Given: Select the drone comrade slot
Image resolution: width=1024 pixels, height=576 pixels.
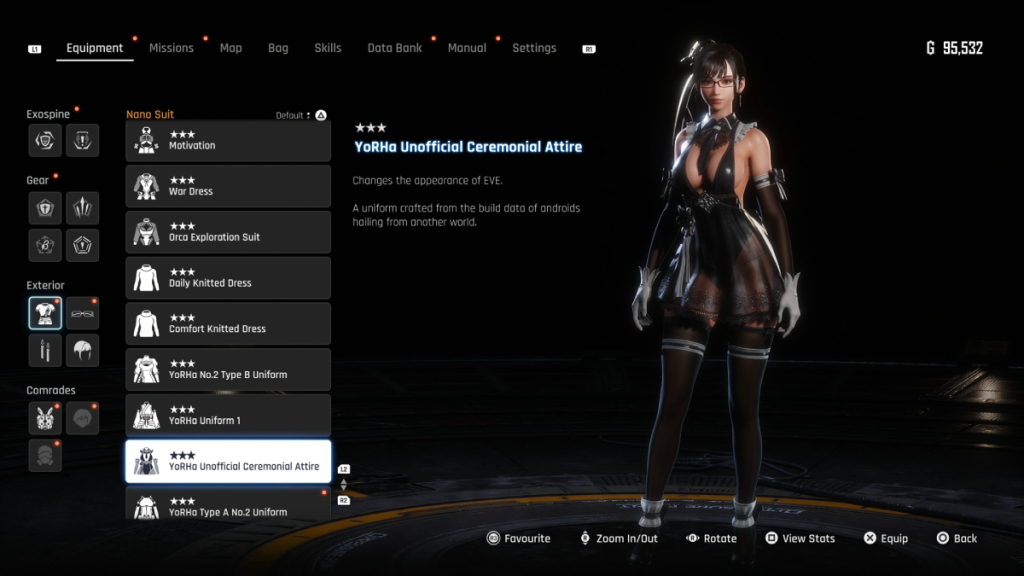Looking at the screenshot, I should click(x=45, y=418).
